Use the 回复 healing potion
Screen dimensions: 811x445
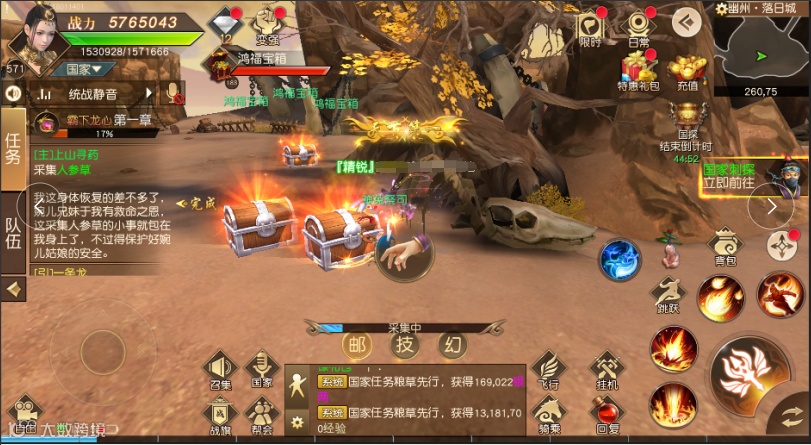point(607,413)
